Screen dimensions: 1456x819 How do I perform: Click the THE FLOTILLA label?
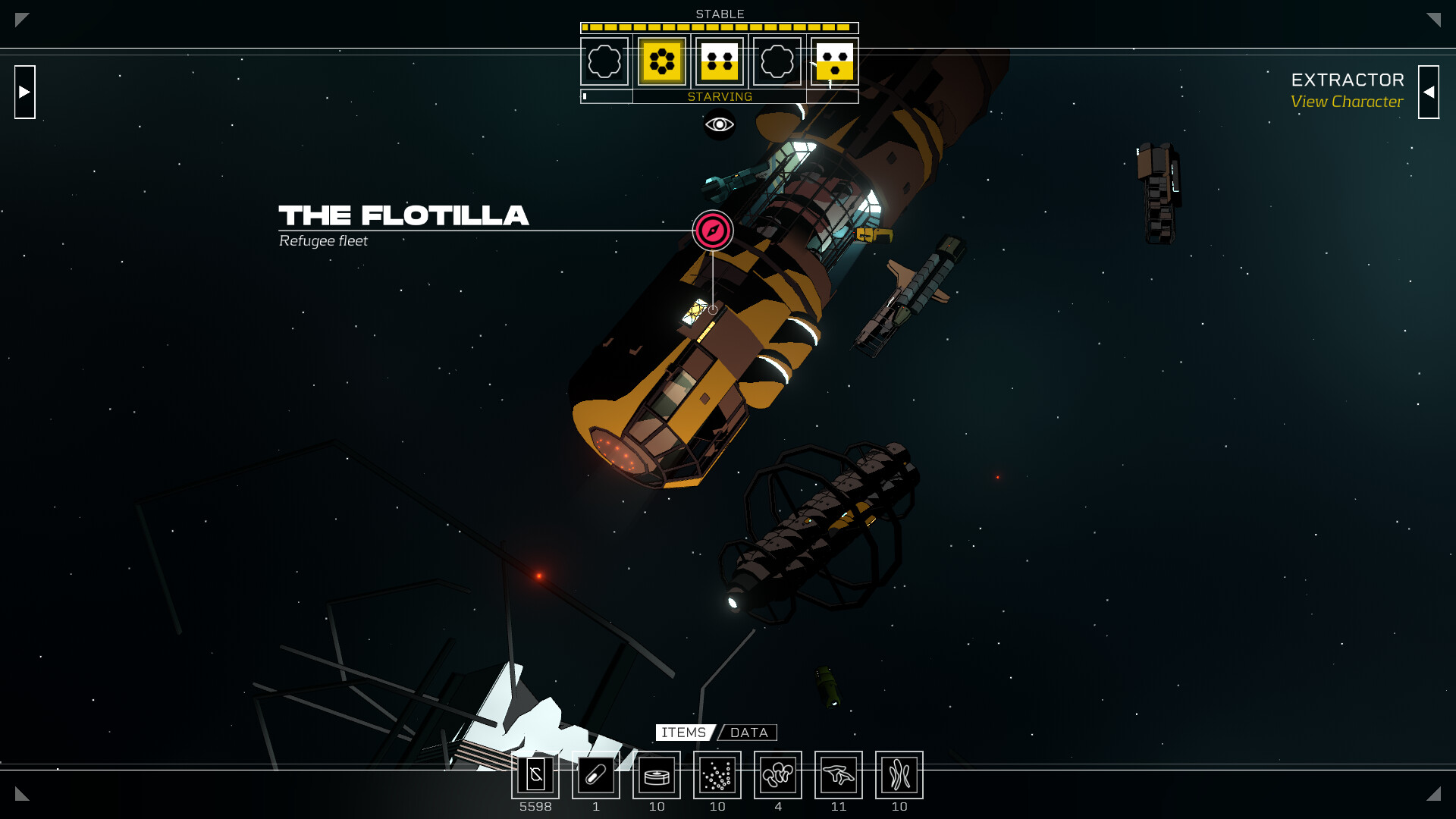pyautogui.click(x=403, y=216)
